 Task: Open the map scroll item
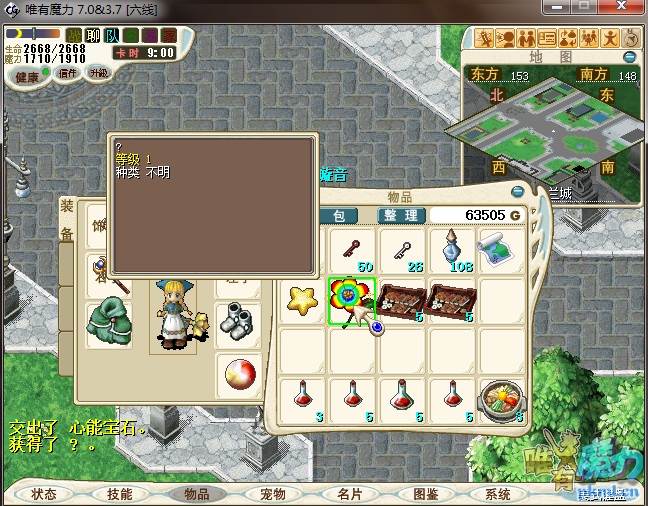pos(500,248)
